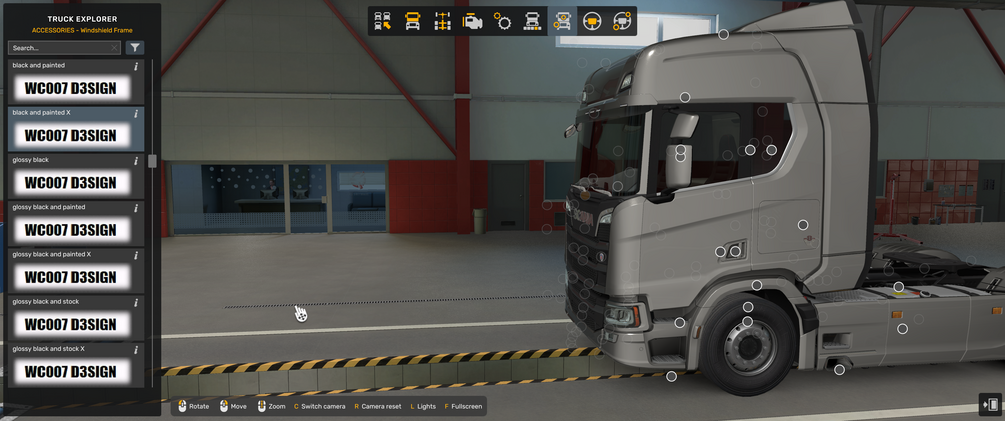Open the chassis axle category

[442, 21]
